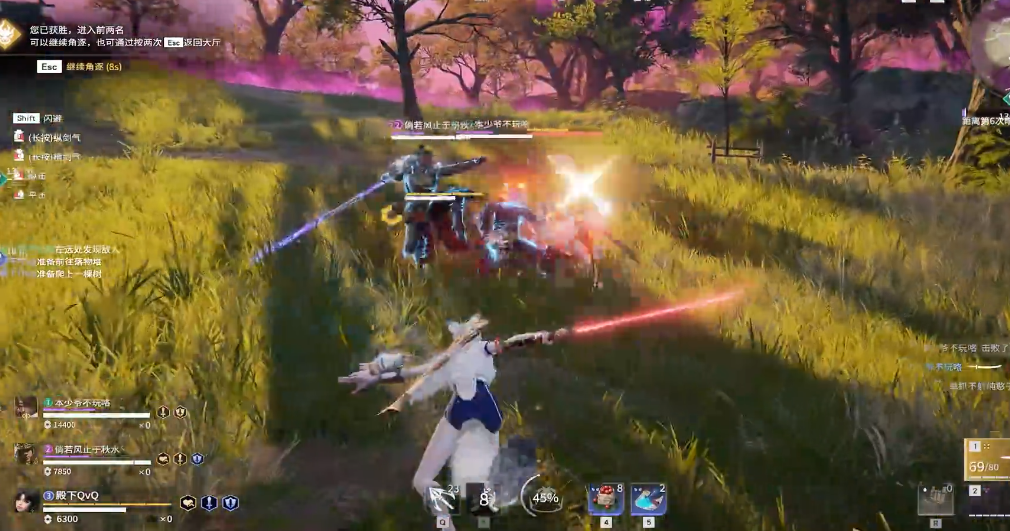Click own player portrait 殿下QvQ
Screen dimensions: 1010x531
pos(26,500)
